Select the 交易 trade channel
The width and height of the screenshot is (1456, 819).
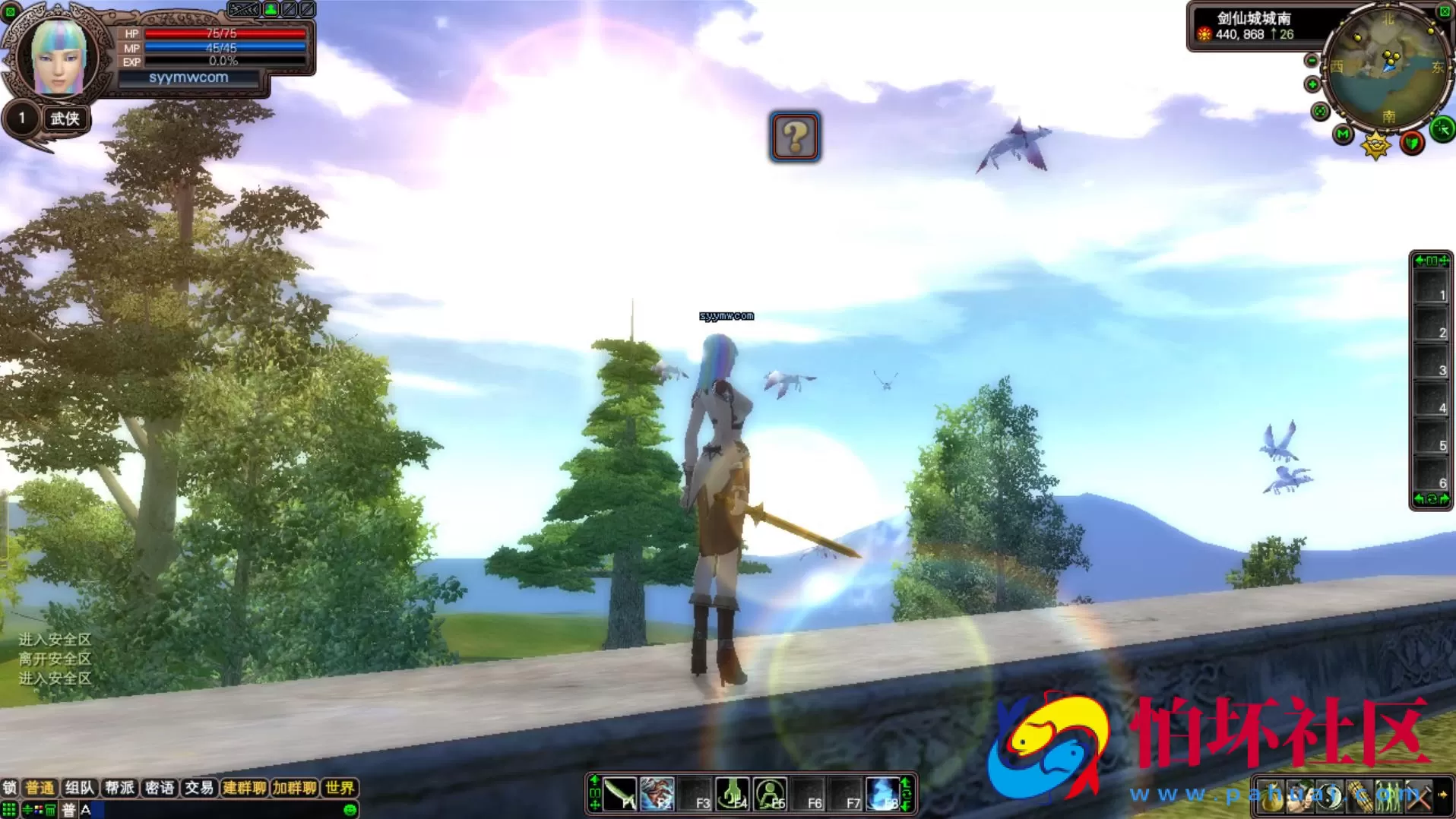(198, 788)
